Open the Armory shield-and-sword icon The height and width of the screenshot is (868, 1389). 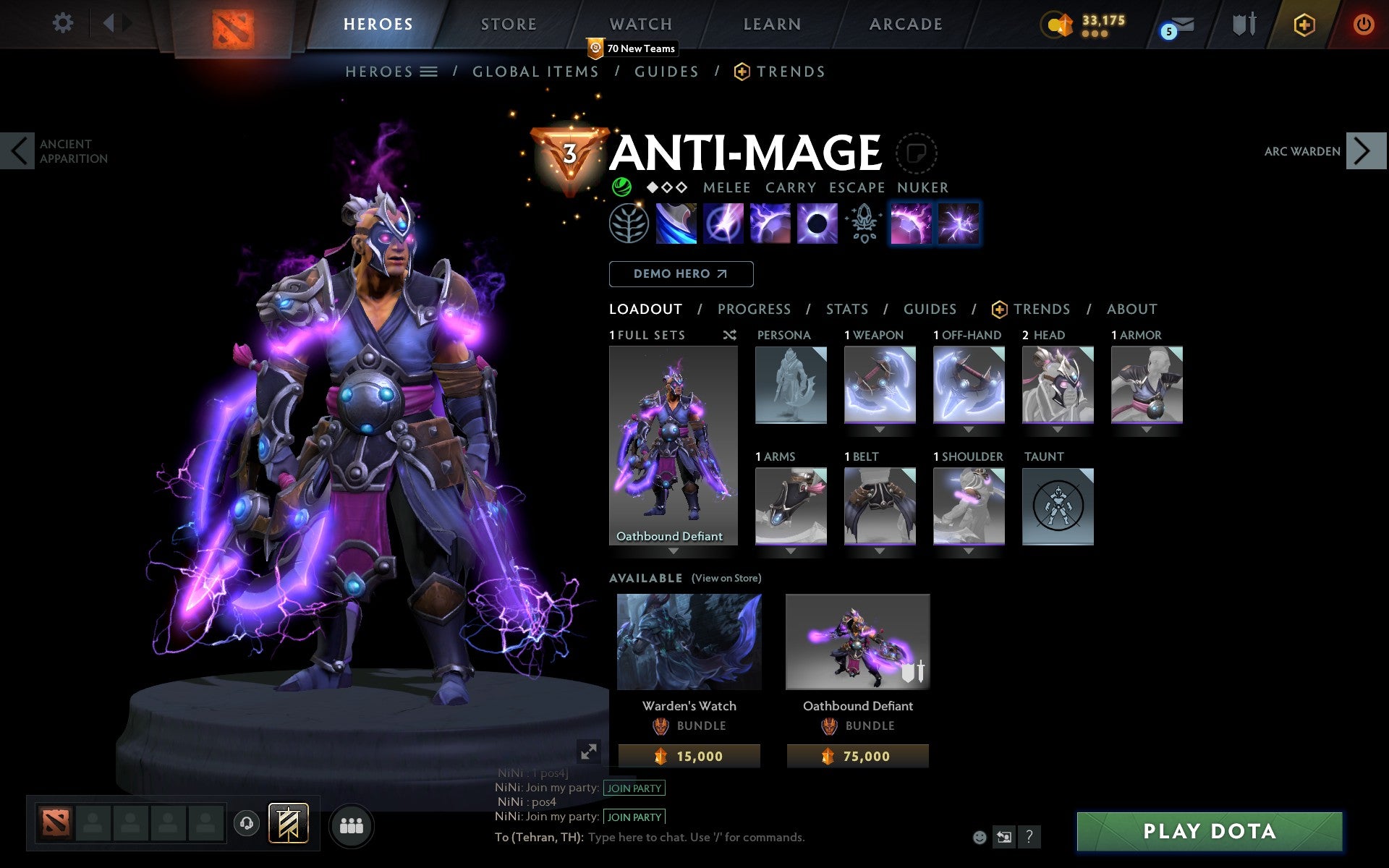(1243, 23)
